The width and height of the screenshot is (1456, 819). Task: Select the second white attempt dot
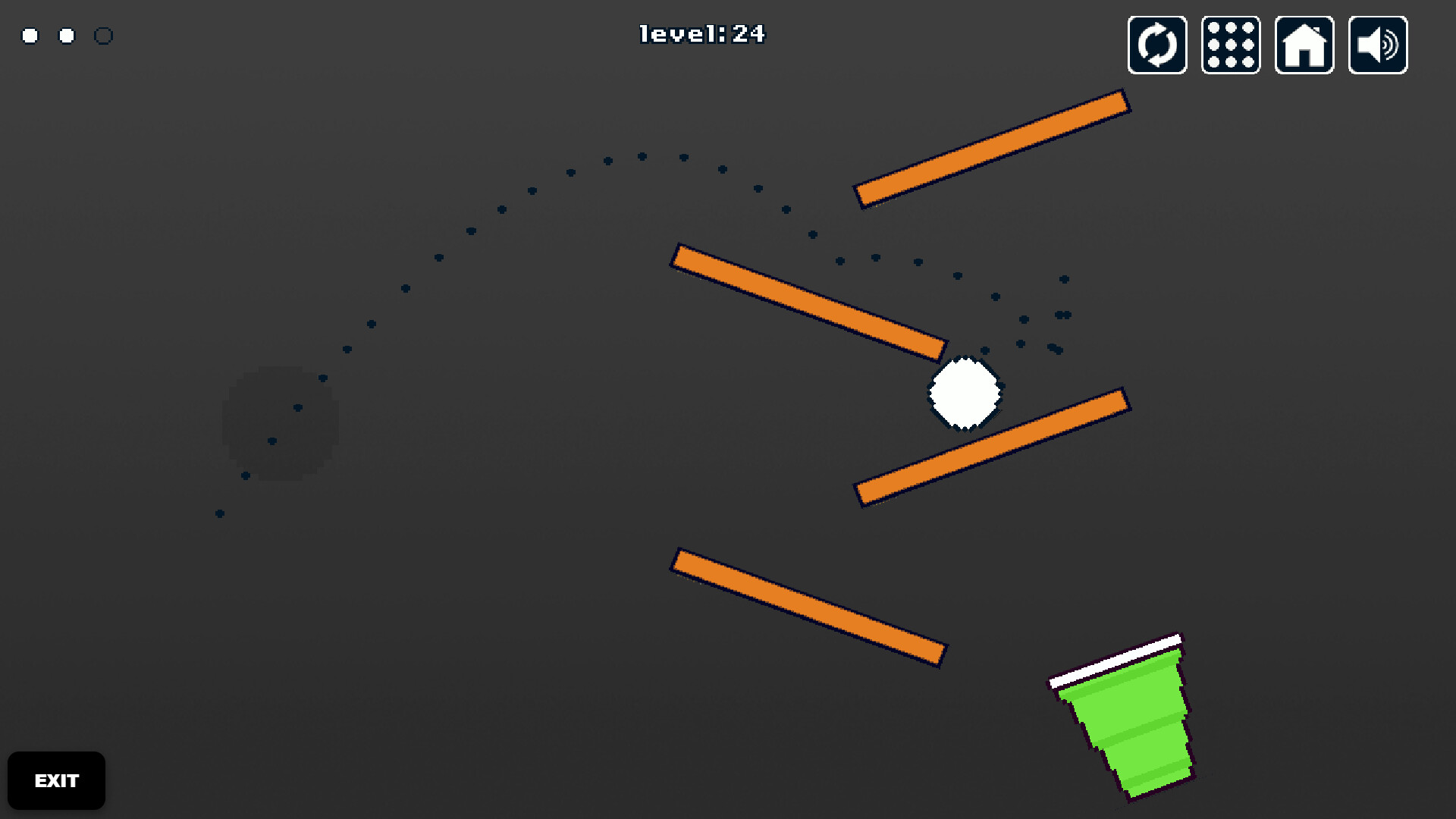pos(66,35)
